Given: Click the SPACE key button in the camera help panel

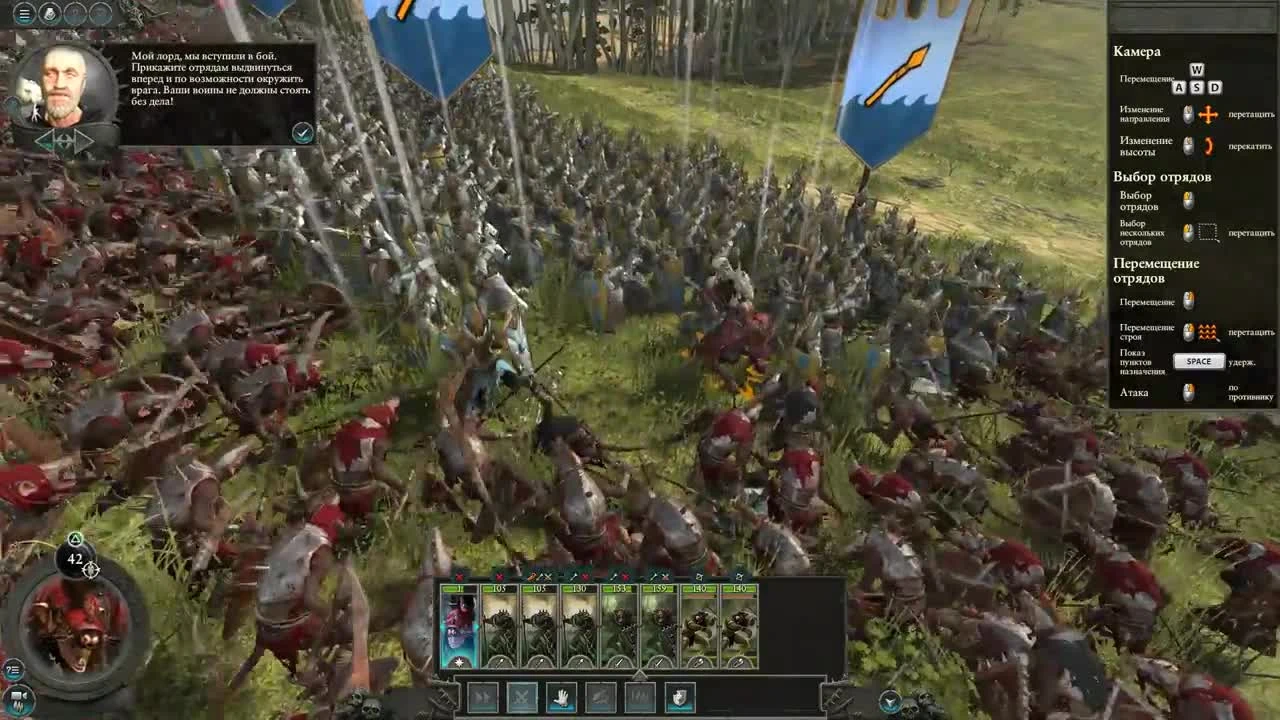Looking at the screenshot, I should click(1198, 361).
